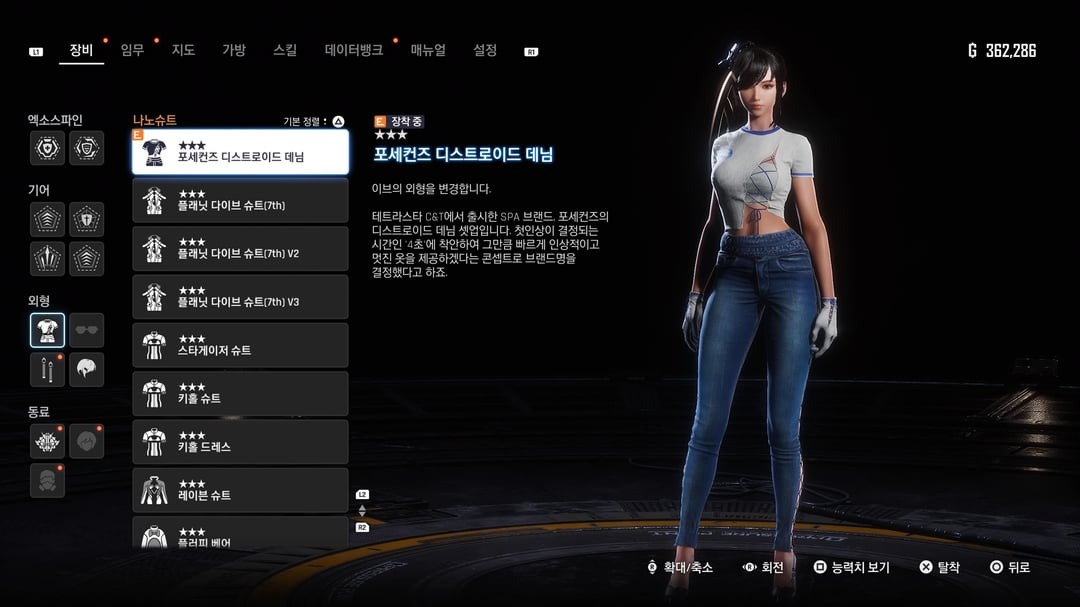Choose 플래닛 다이브 슈트(7th) without version suffix
Viewport: 1080px width, 607px height.
240,200
